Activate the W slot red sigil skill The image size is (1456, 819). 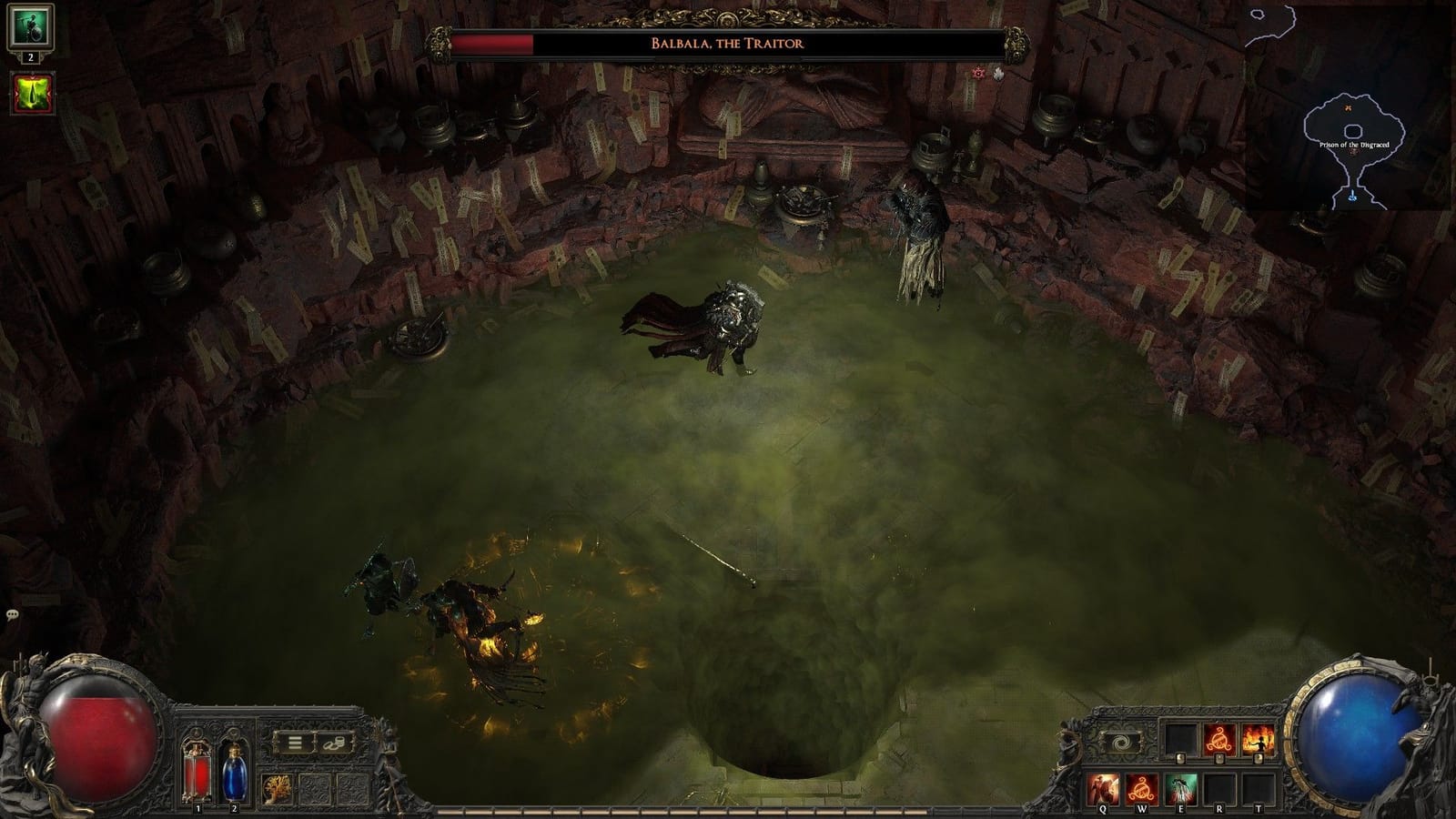click(1143, 790)
